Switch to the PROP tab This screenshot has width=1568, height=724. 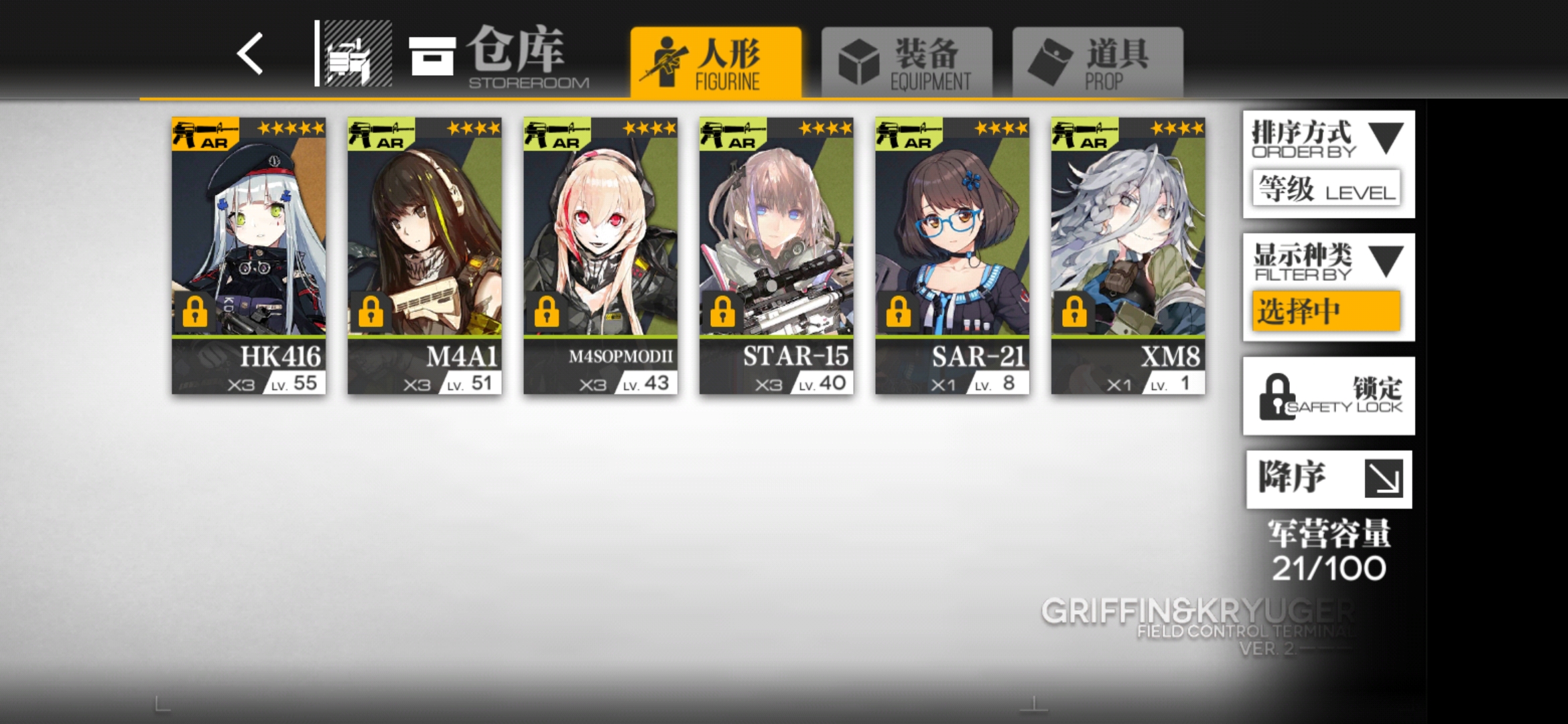(1097, 59)
